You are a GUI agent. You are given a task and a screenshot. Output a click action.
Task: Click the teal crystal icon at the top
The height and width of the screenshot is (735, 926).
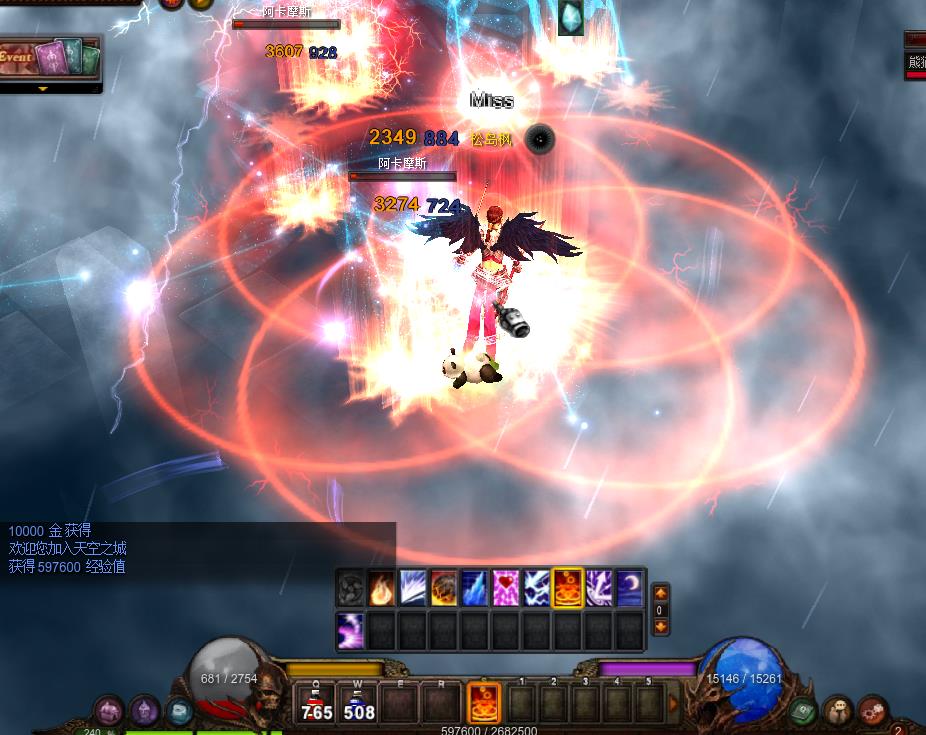coord(570,18)
